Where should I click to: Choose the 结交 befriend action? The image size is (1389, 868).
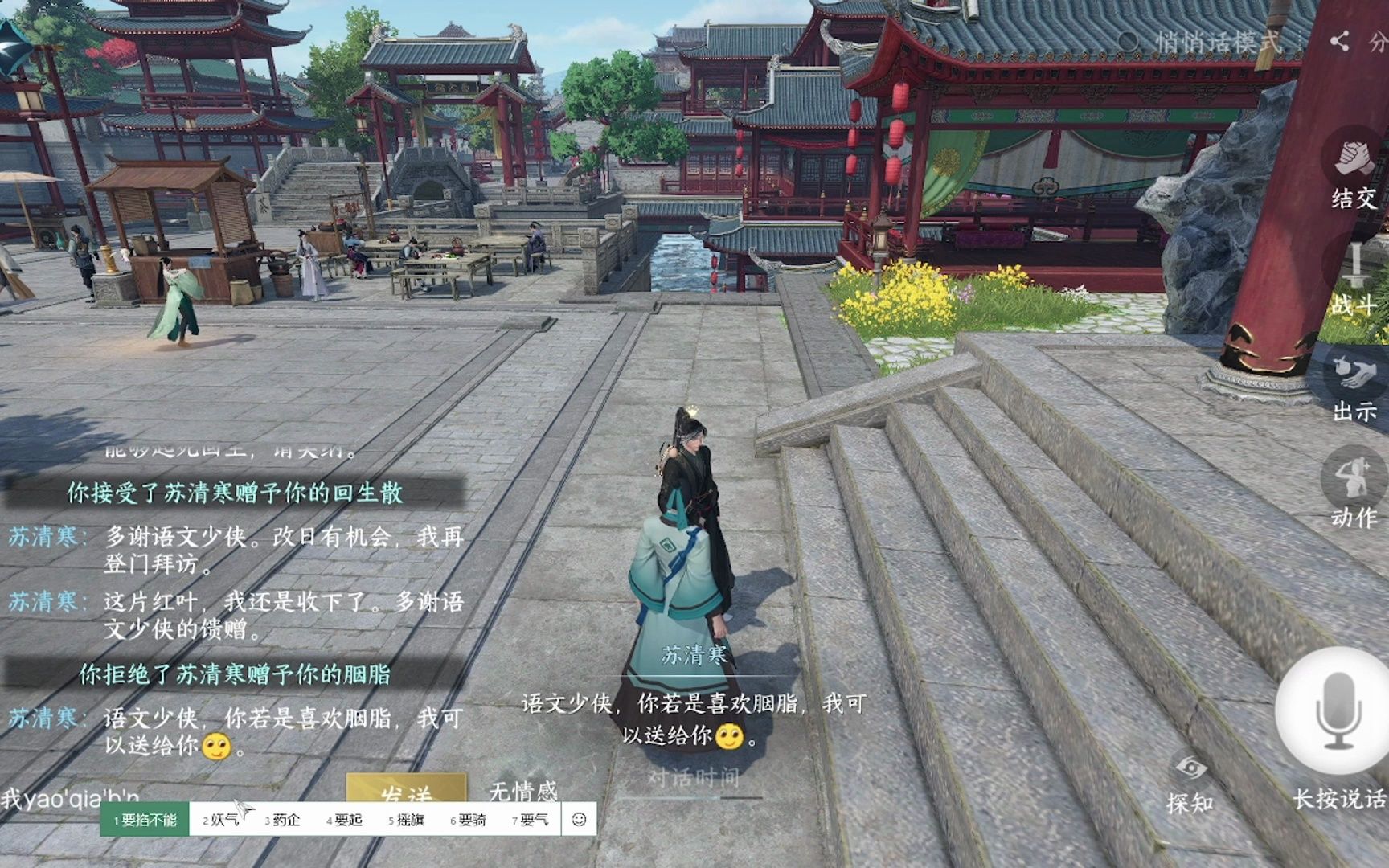coord(1354,174)
